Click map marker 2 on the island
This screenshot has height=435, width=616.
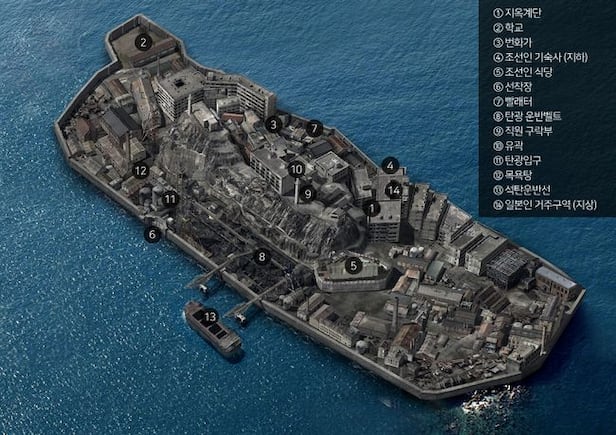(x=144, y=42)
